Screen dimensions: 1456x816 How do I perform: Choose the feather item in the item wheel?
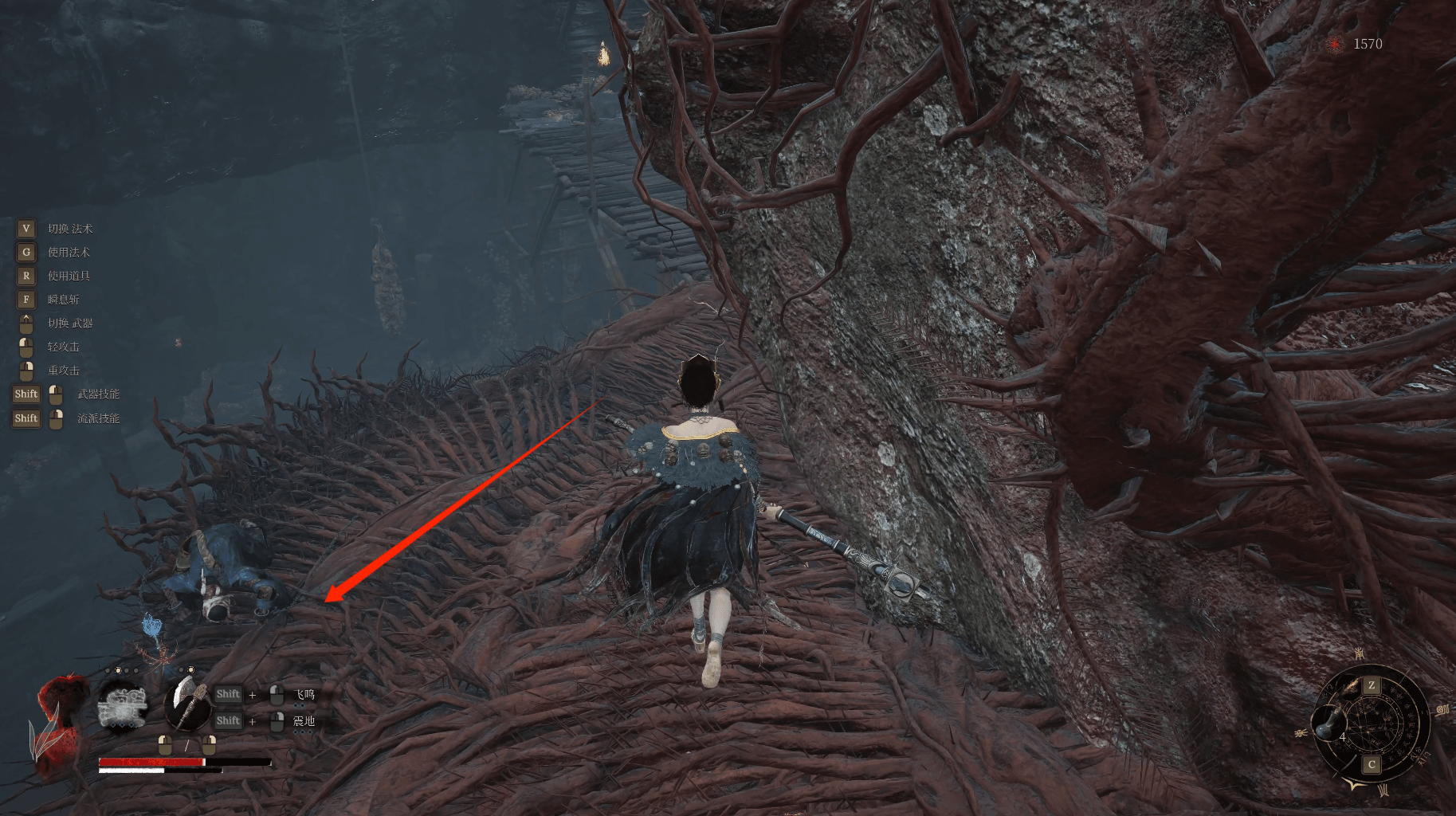click(1352, 687)
